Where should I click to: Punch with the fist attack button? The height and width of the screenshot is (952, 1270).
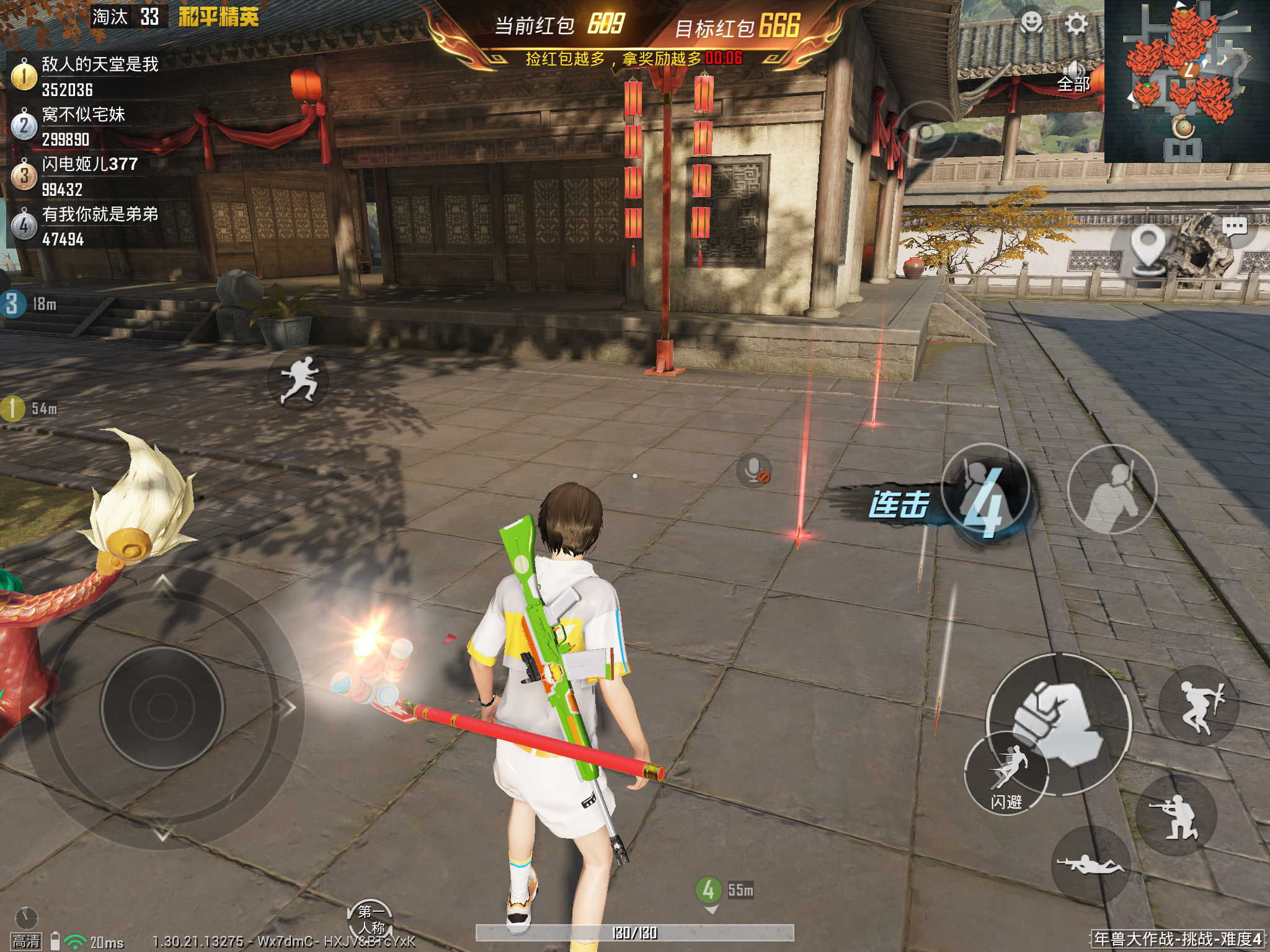pyautogui.click(x=1058, y=724)
